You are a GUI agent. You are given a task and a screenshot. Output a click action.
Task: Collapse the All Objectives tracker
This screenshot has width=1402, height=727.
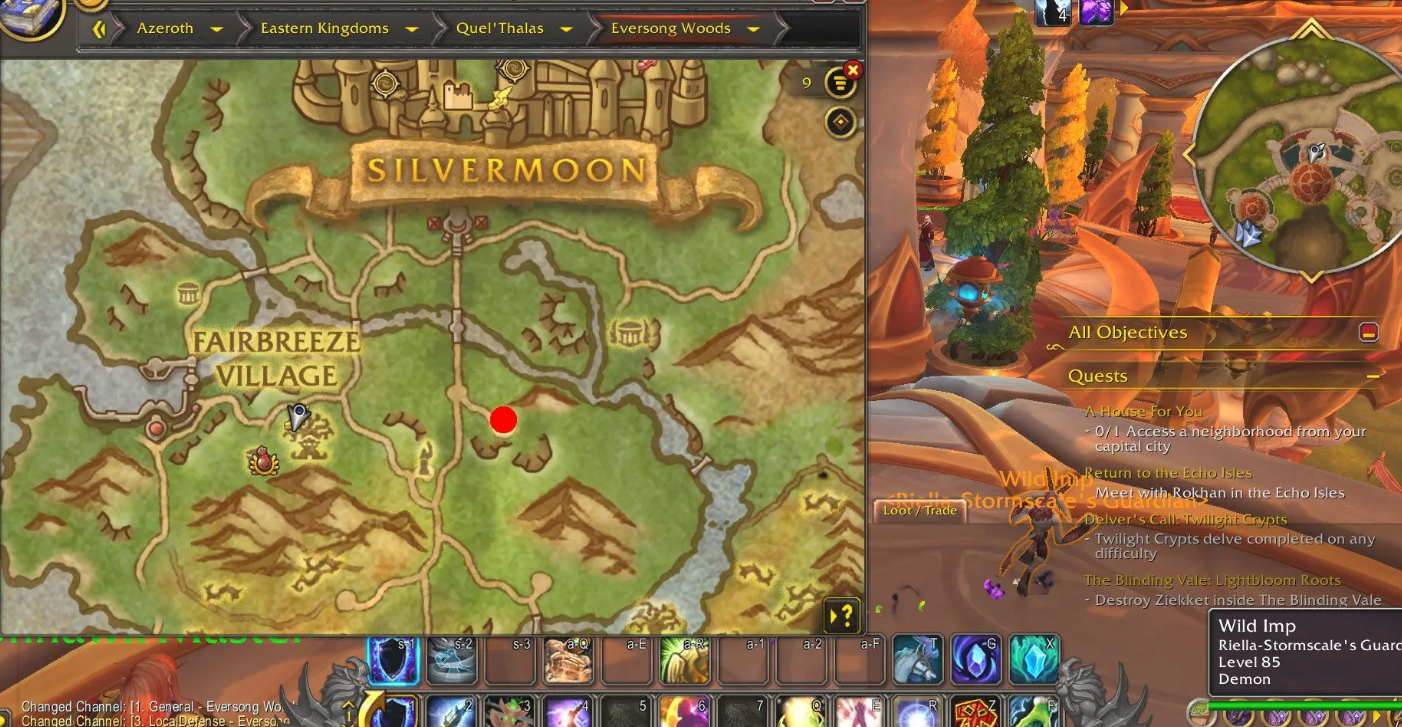pyautogui.click(x=1368, y=332)
